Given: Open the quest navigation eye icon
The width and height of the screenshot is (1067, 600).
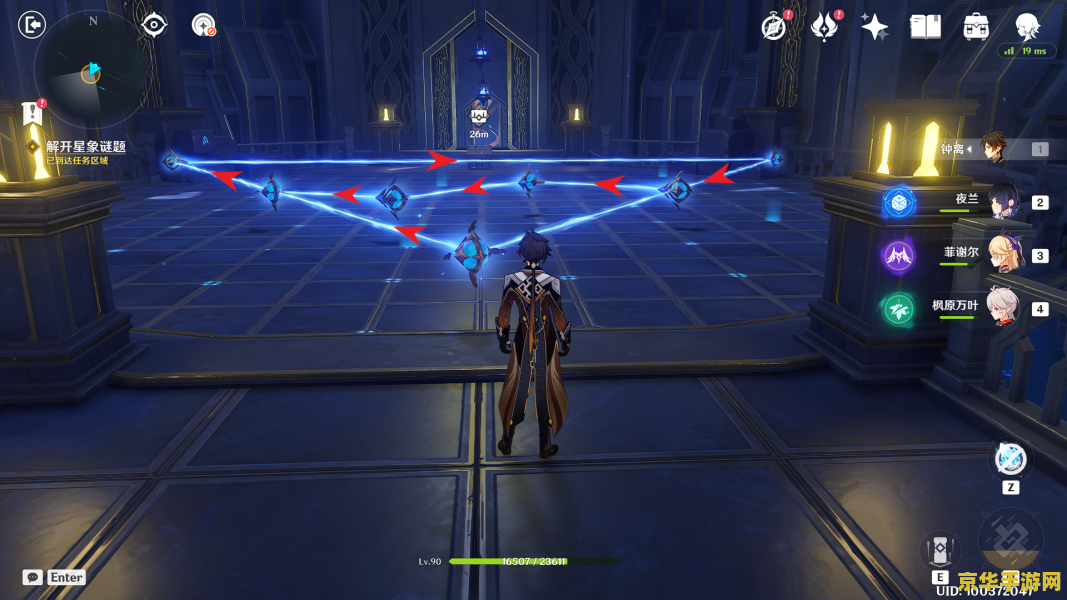Looking at the screenshot, I should [x=154, y=25].
